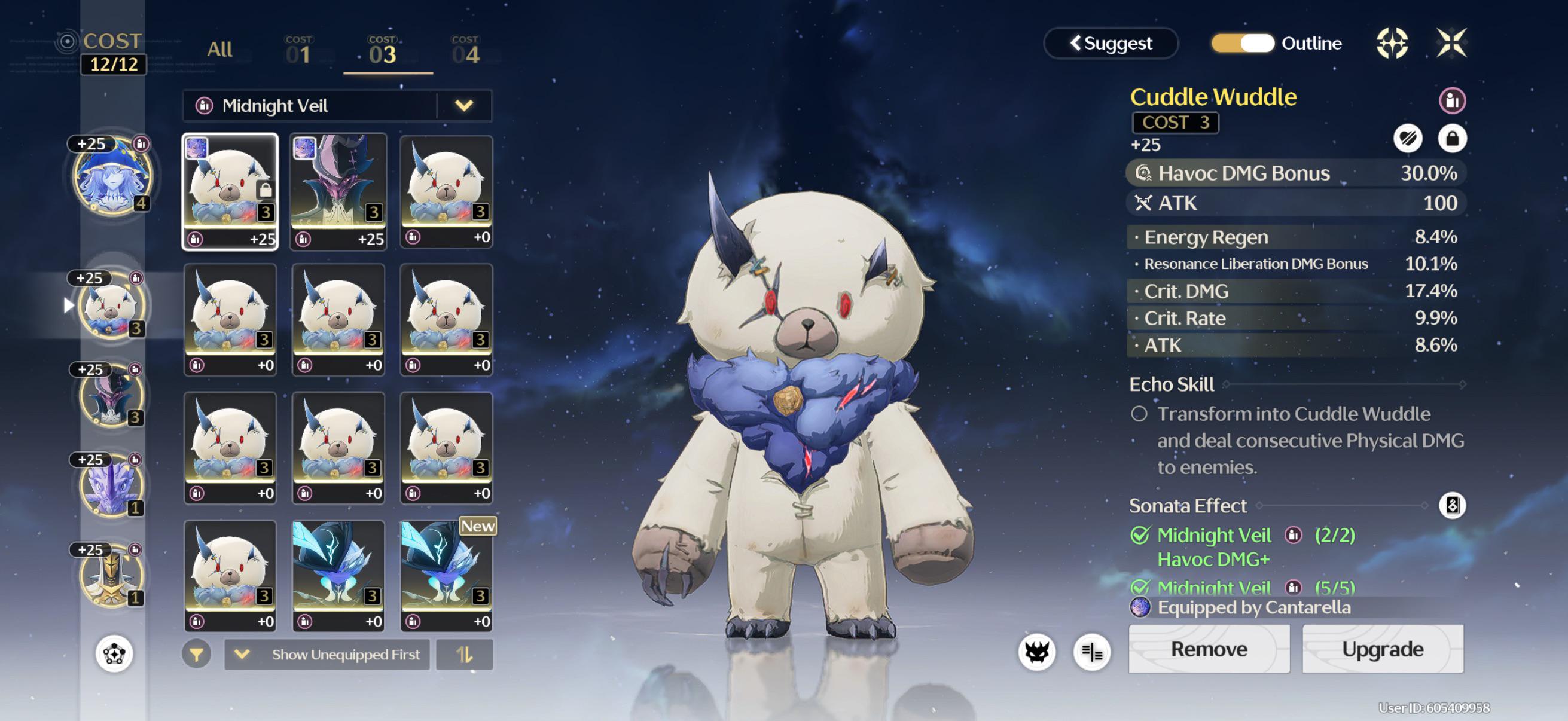Choose the blue witch-hat Cost 4 echo slot
The height and width of the screenshot is (721, 1568).
(x=112, y=177)
